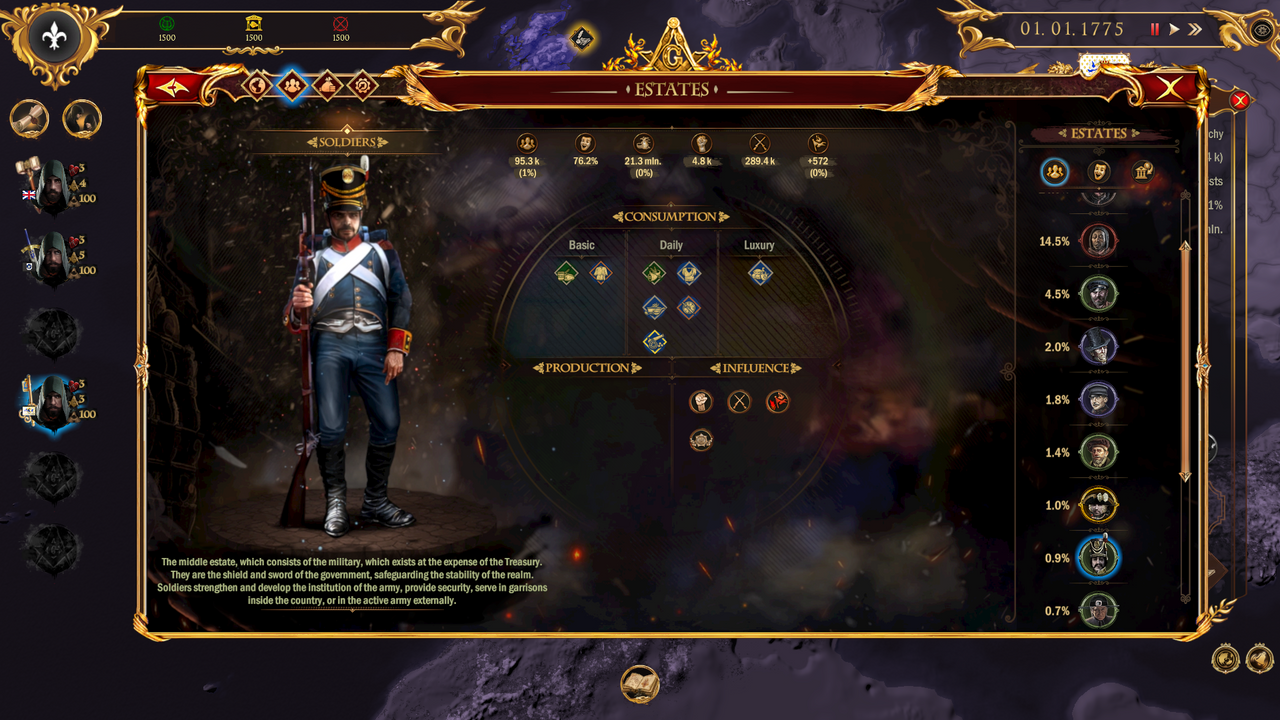This screenshot has height=720, width=1280.
Task: Click the population growth stat icon showing +572
Action: (820, 143)
